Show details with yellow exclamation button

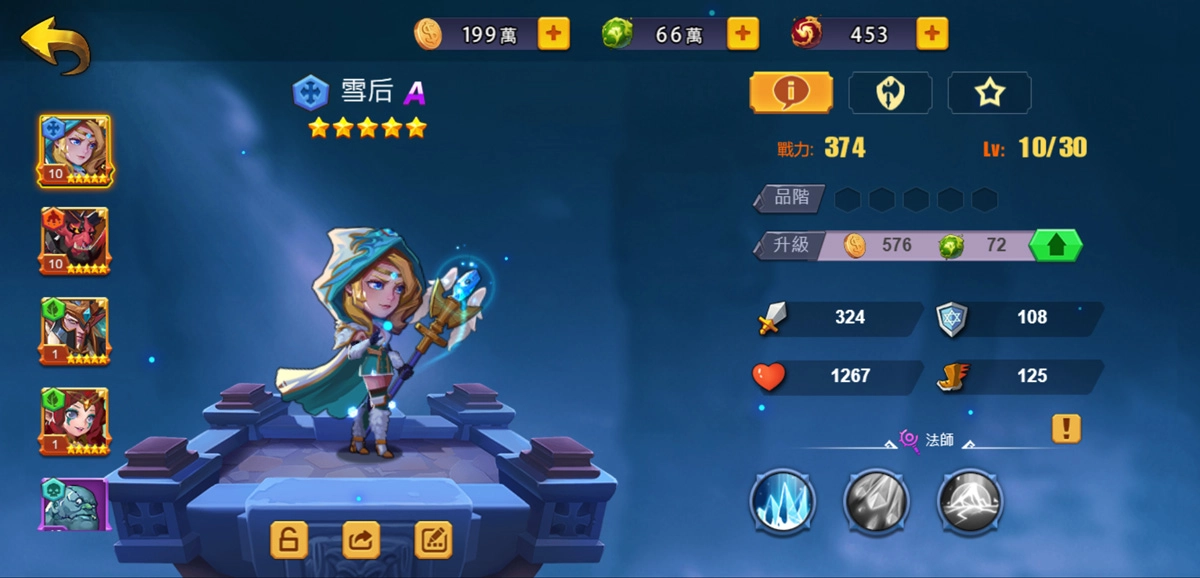1066,429
